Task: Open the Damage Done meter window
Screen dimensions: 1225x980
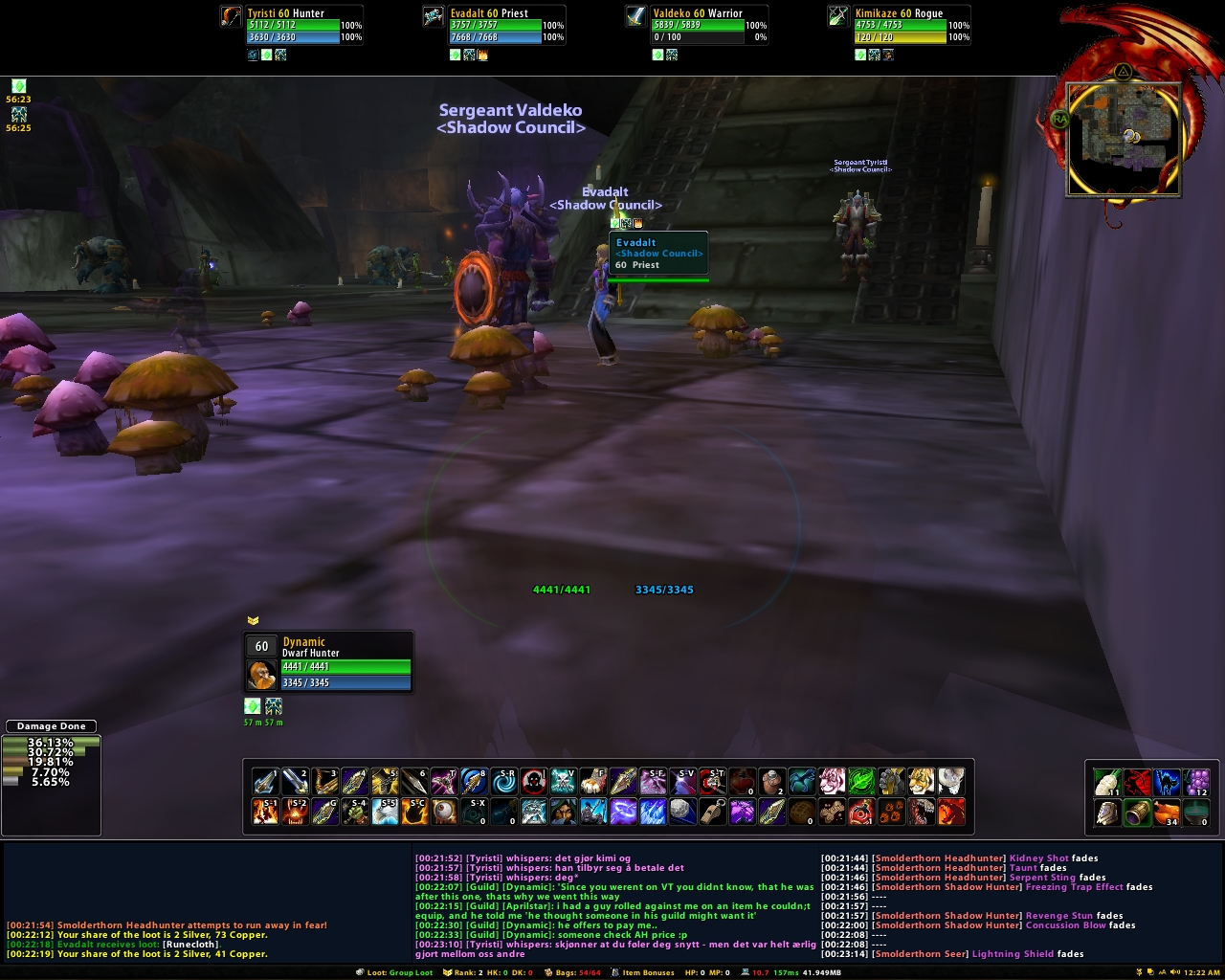Action: 52,725
